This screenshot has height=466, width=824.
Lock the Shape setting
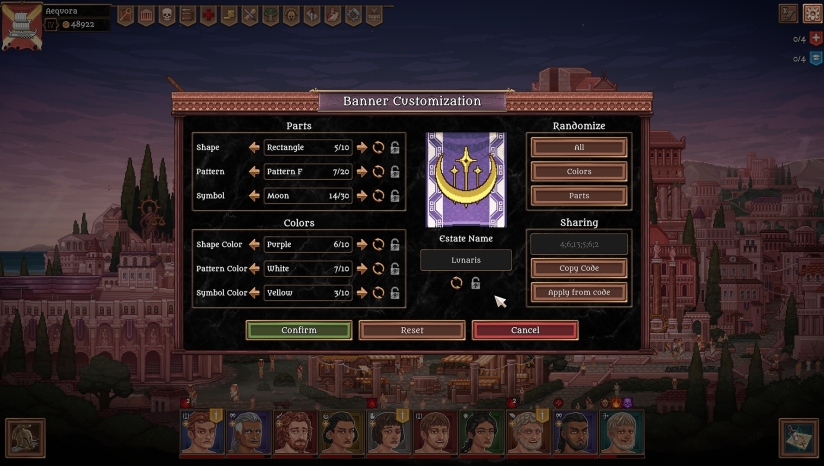(395, 147)
